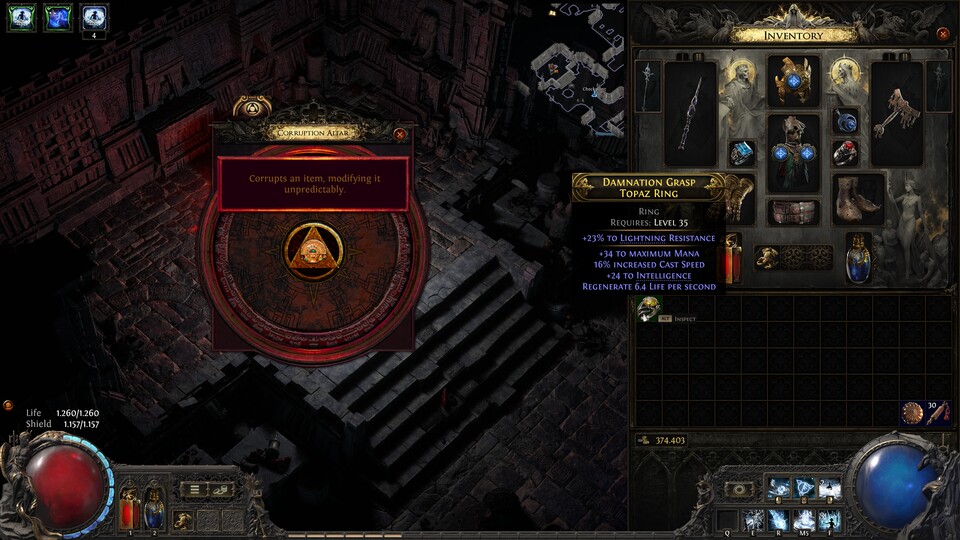Close the Corruption Altar window

click(400, 133)
